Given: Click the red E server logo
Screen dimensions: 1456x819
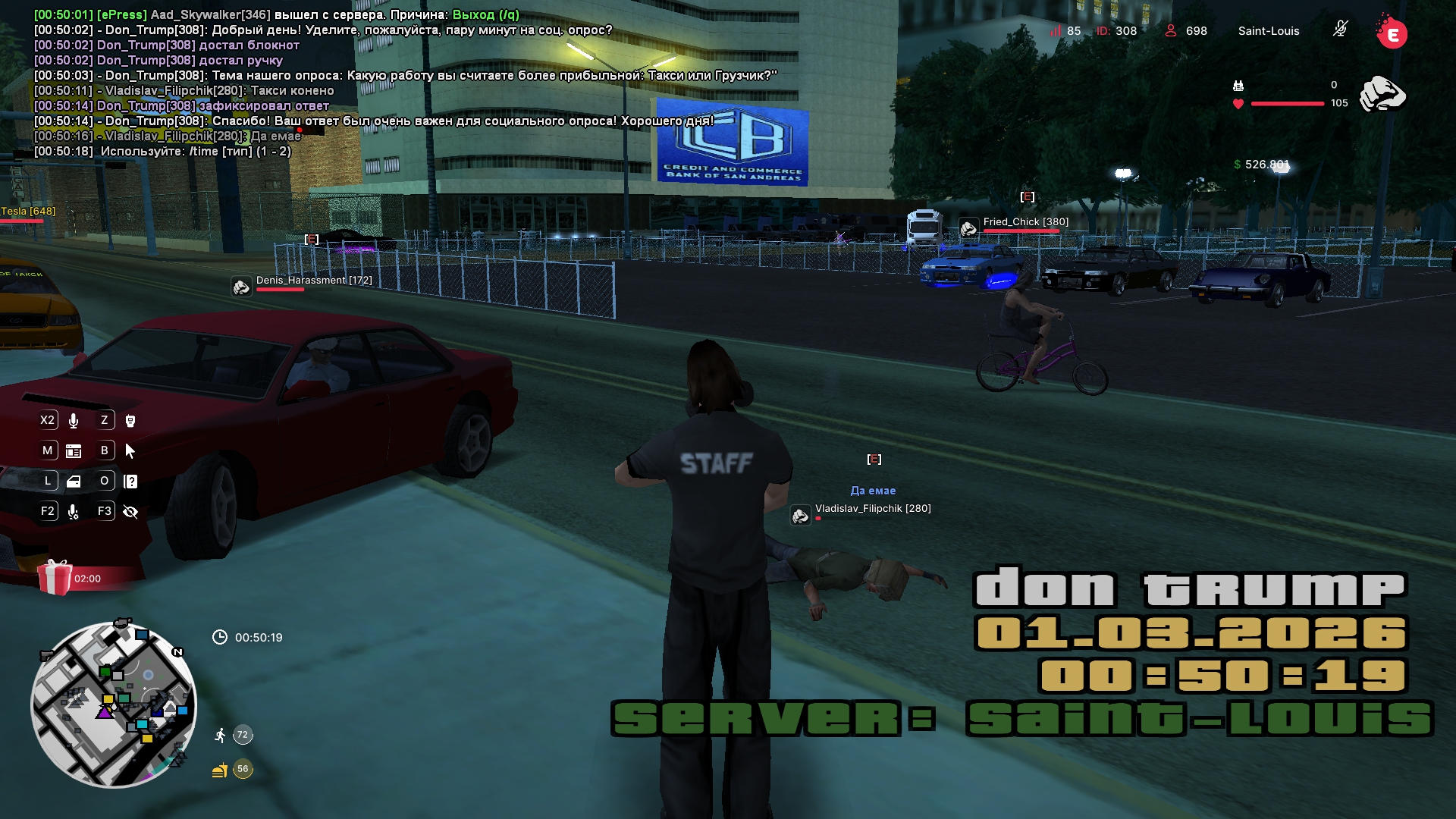Looking at the screenshot, I should click(1392, 33).
